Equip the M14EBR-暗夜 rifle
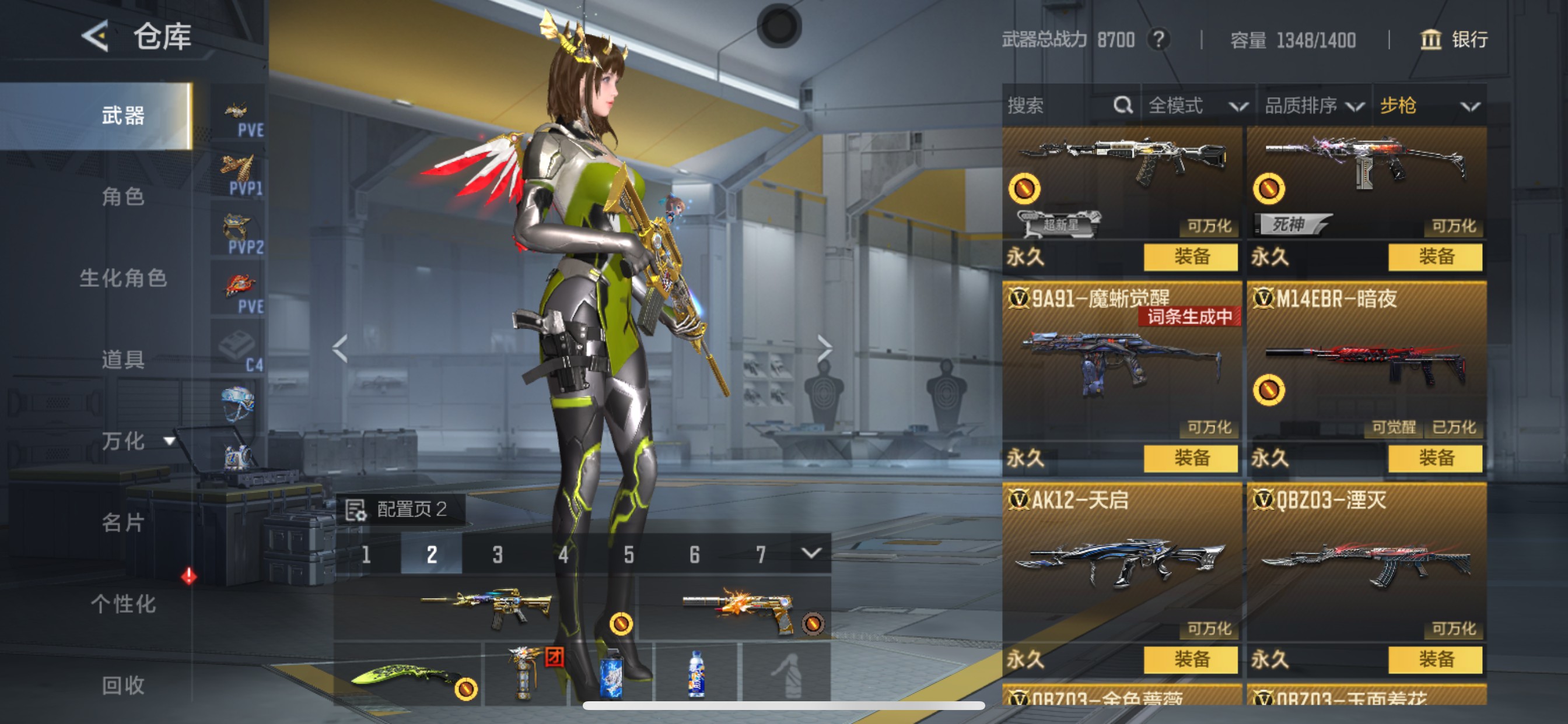This screenshot has width=1568, height=724. pyautogui.click(x=1434, y=458)
